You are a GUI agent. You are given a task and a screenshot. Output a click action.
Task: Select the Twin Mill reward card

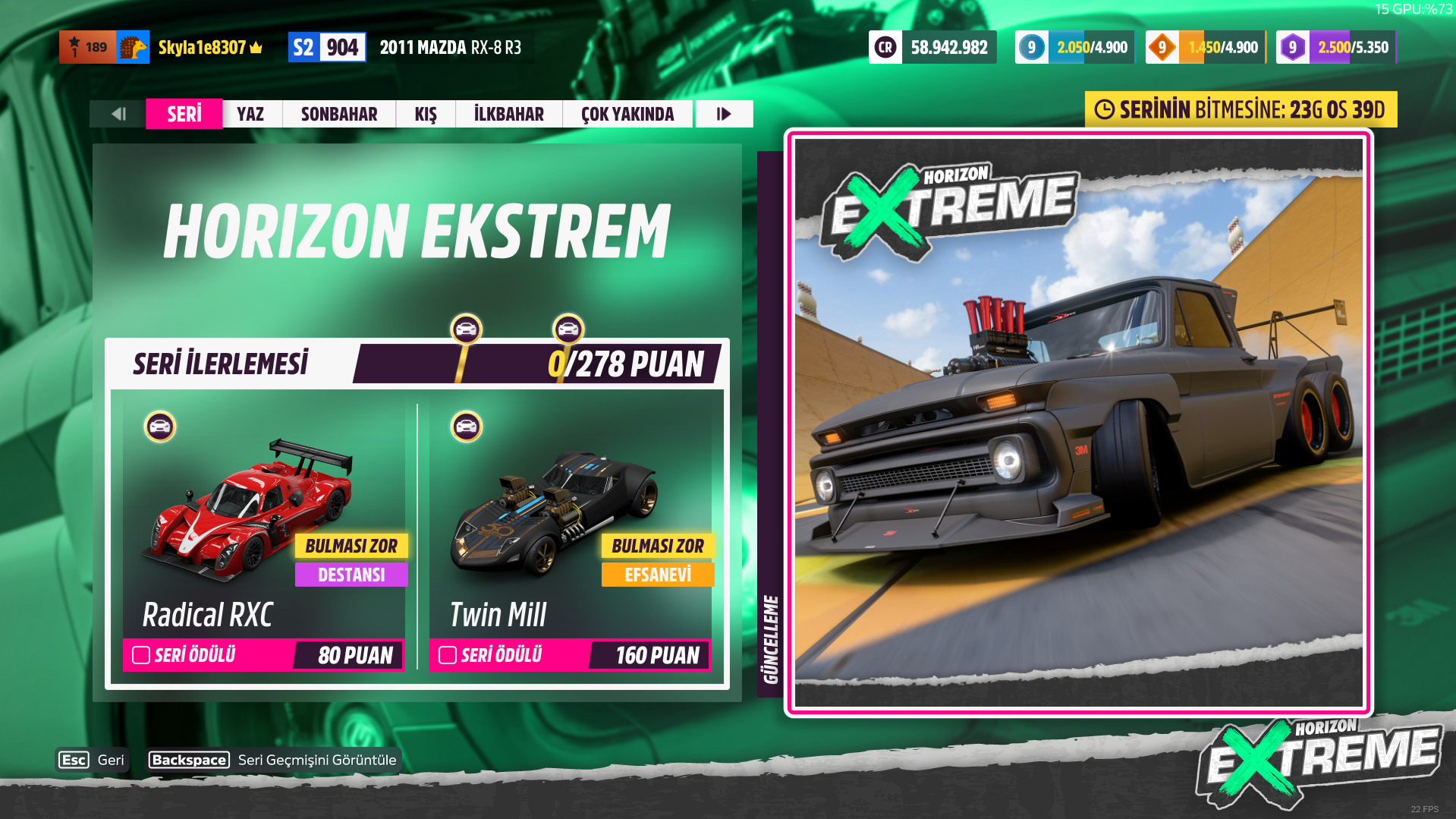point(571,531)
